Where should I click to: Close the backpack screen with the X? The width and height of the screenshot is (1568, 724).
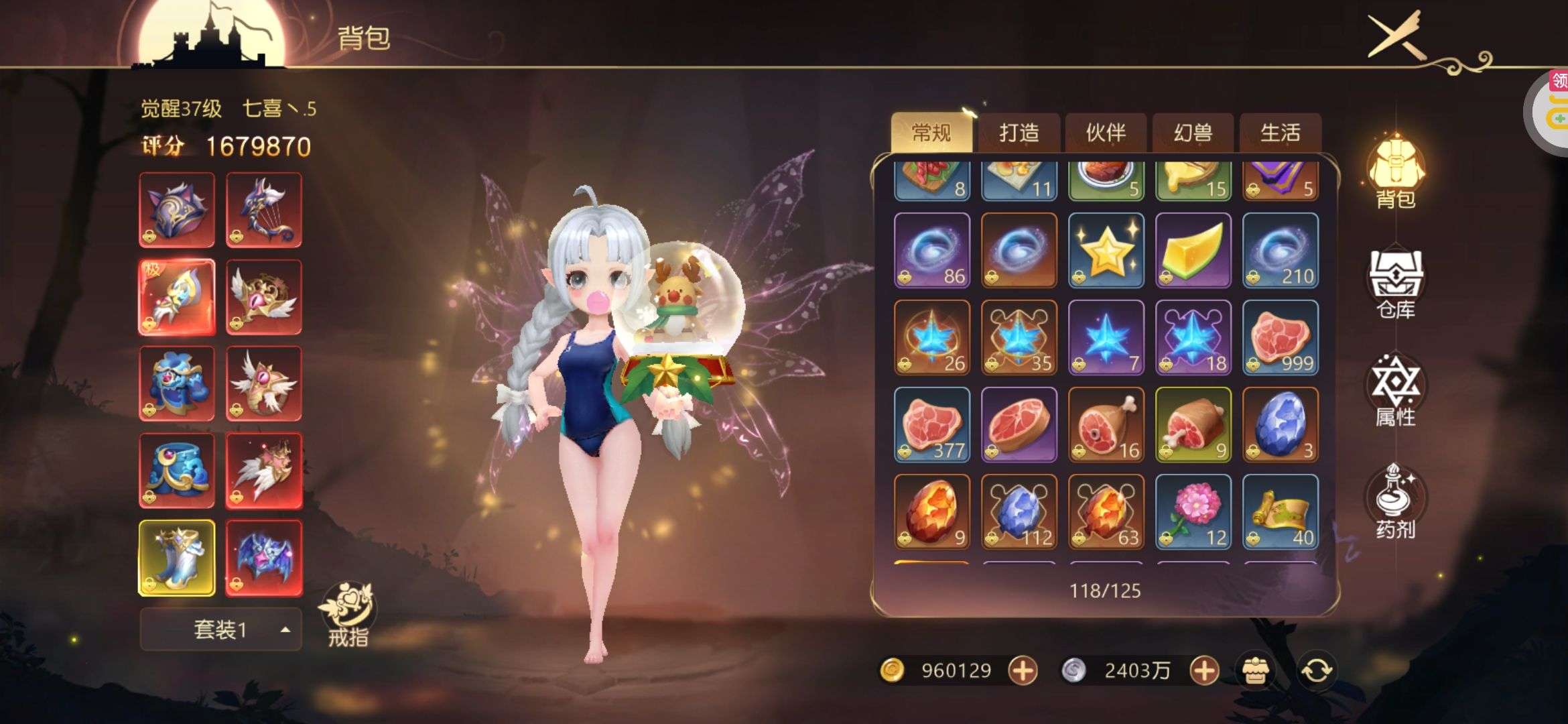coord(1395,34)
